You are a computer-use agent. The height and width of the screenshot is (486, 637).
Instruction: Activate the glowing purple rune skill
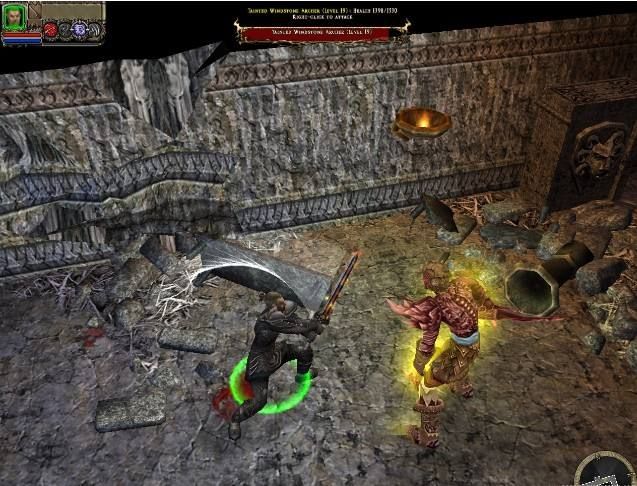click(x=79, y=30)
